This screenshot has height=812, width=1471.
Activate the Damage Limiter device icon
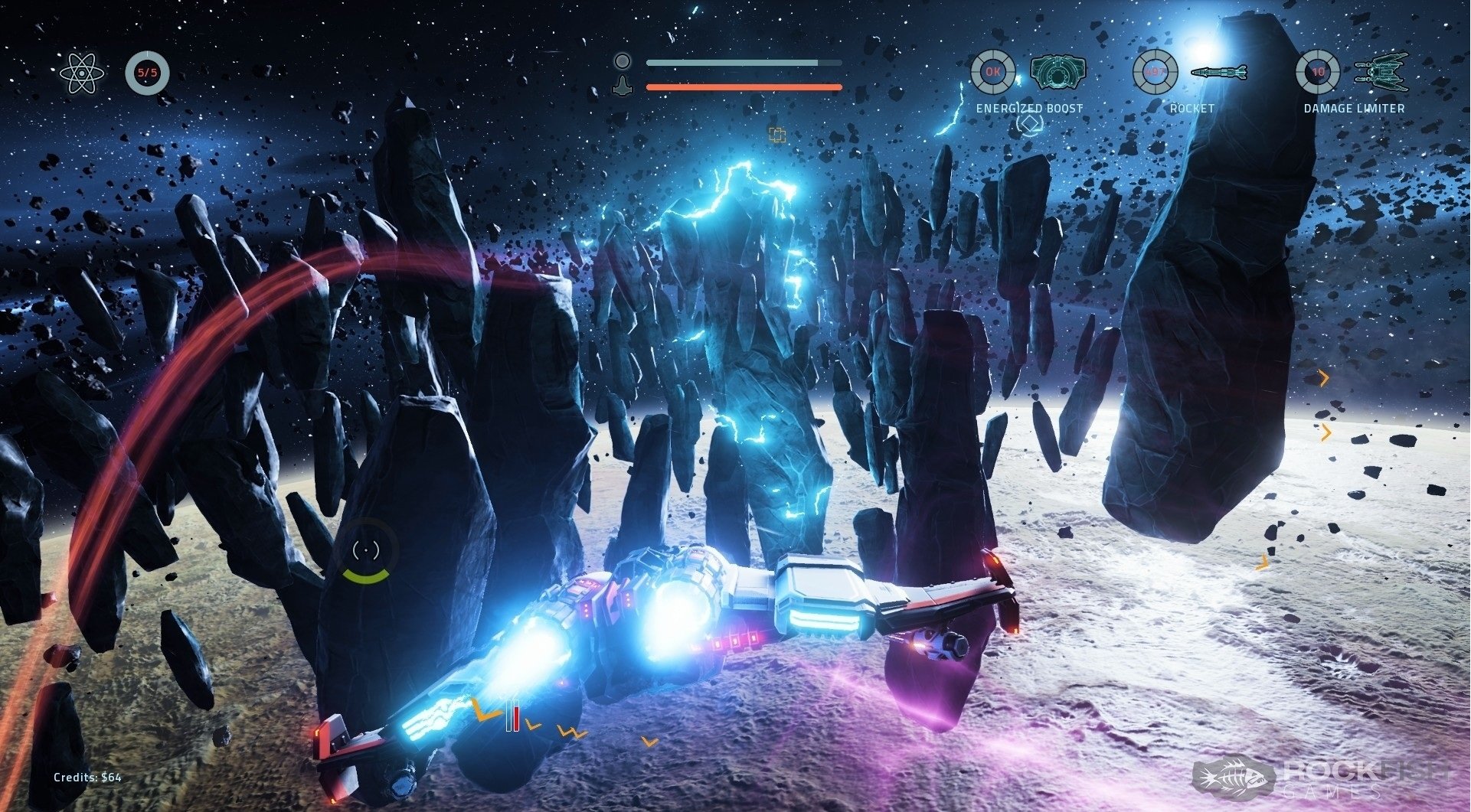tap(1381, 72)
